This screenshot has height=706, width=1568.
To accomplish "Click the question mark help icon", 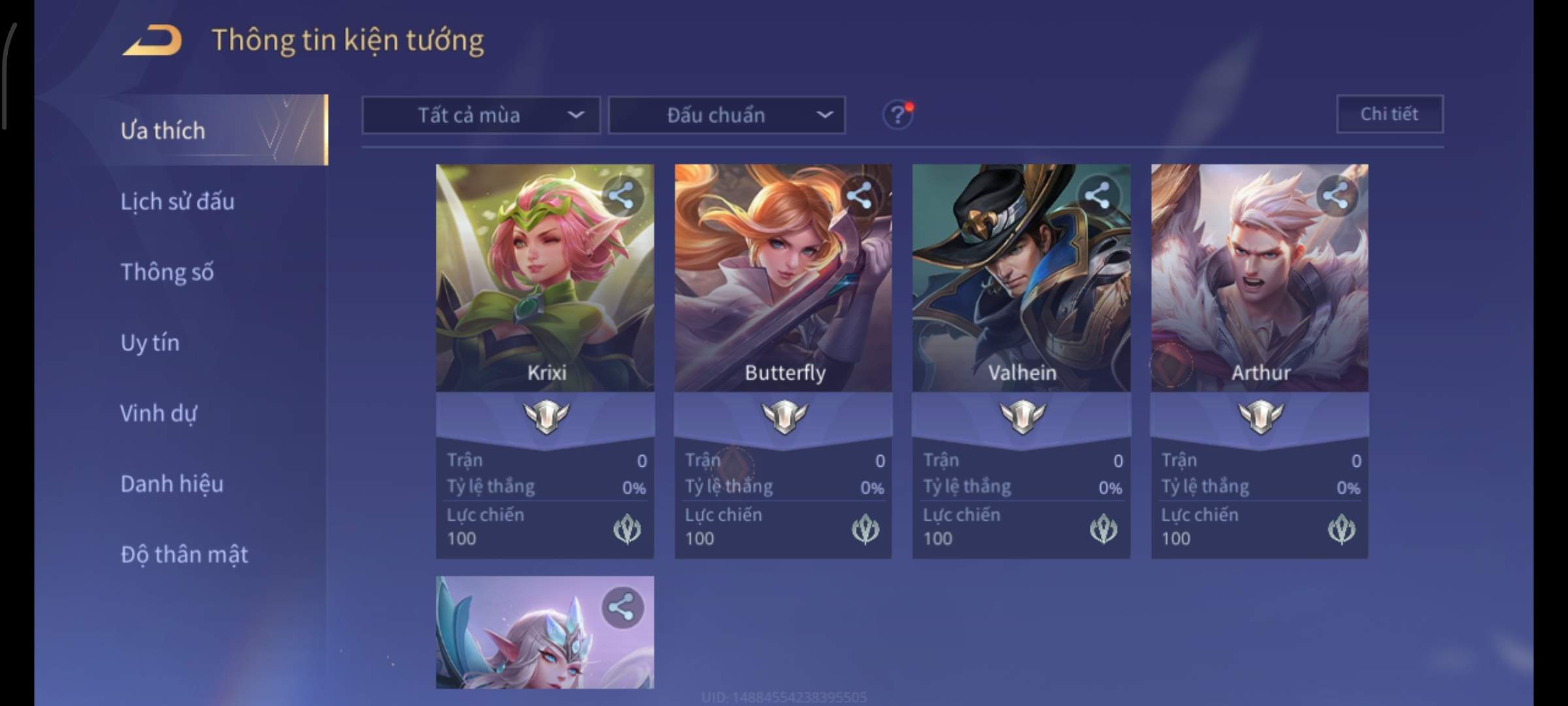I will tap(898, 115).
